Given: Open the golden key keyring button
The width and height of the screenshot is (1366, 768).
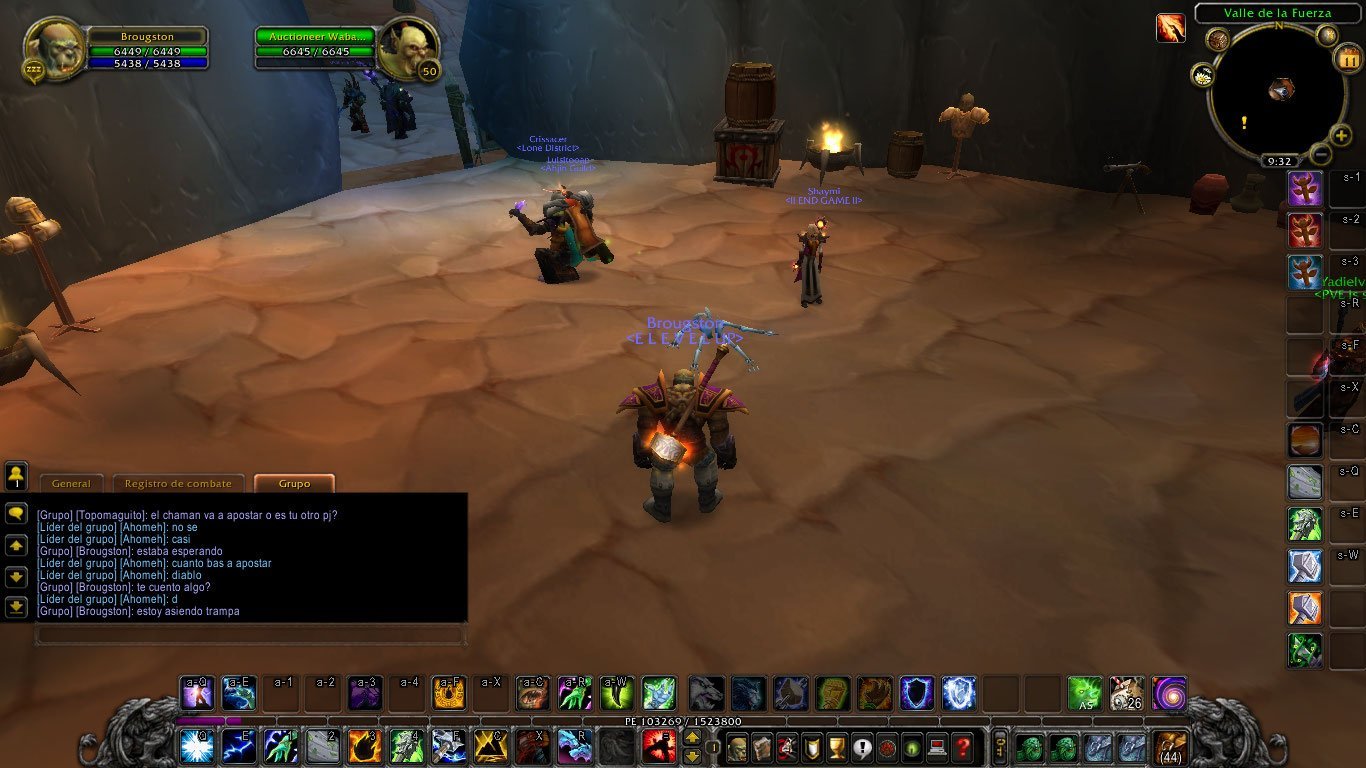Looking at the screenshot, I should [x=998, y=747].
